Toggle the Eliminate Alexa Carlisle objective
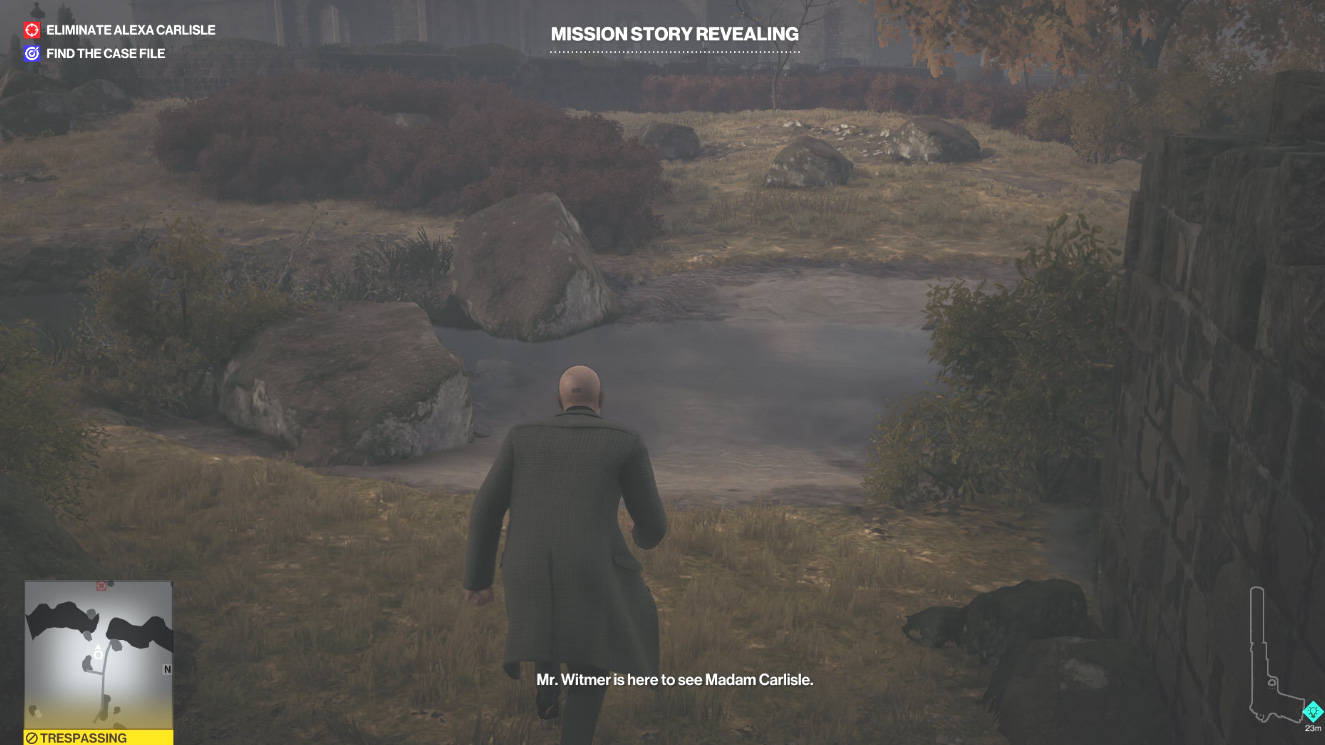Viewport: 1325px width, 745px height. click(x=120, y=30)
